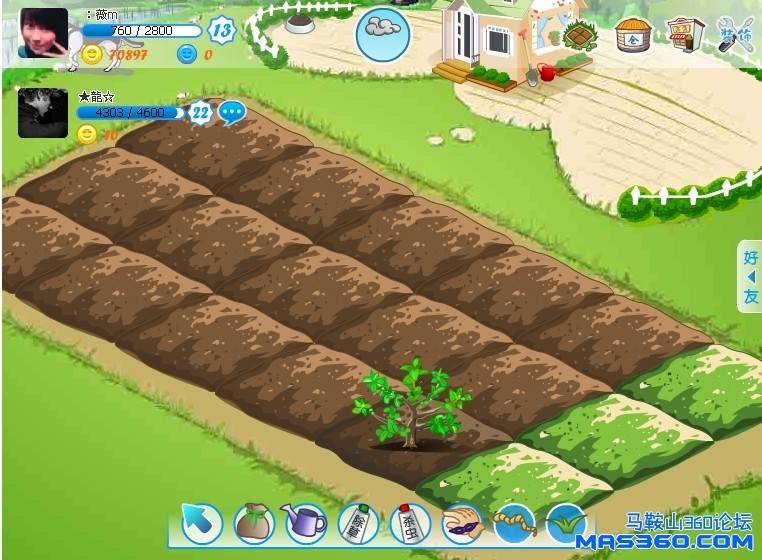The width and height of the screenshot is (762, 560).
Task: Open the warehouse barn icon
Action: click(x=632, y=35)
